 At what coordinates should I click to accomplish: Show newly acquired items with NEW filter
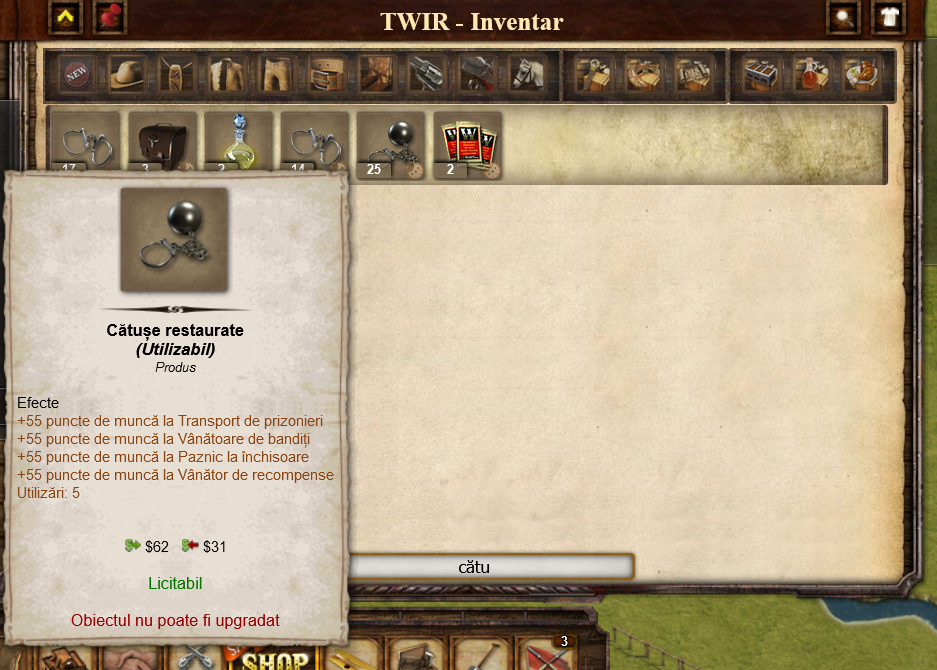[76, 74]
